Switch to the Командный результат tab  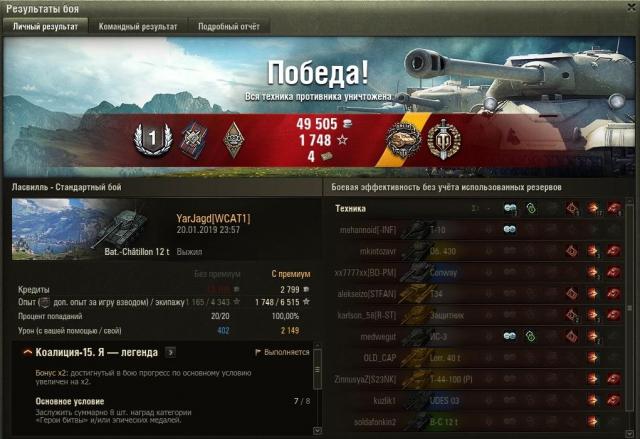[x=140, y=27]
